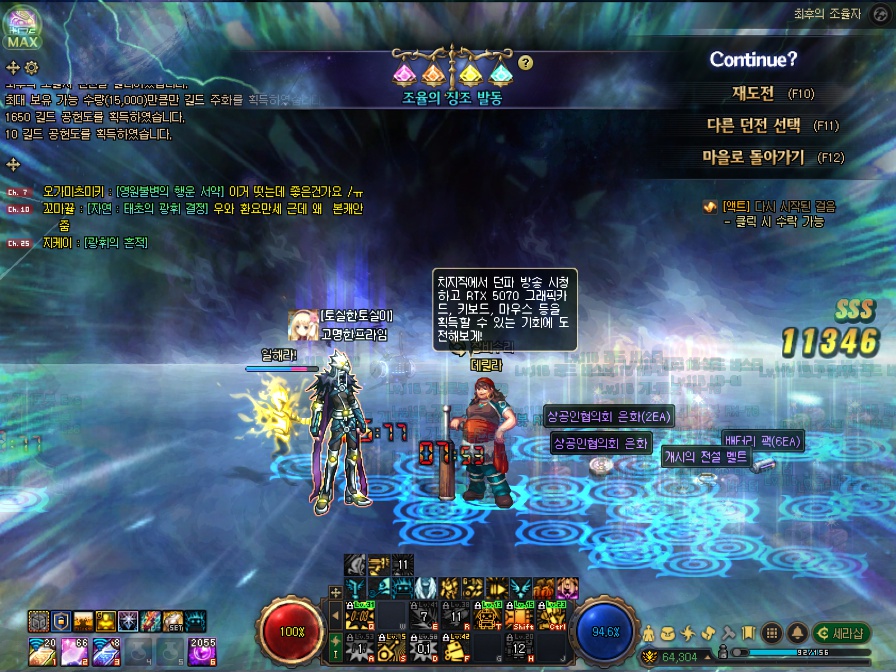Open the notification bell icon
Viewport: 896px width, 672px height.
pyautogui.click(x=797, y=633)
